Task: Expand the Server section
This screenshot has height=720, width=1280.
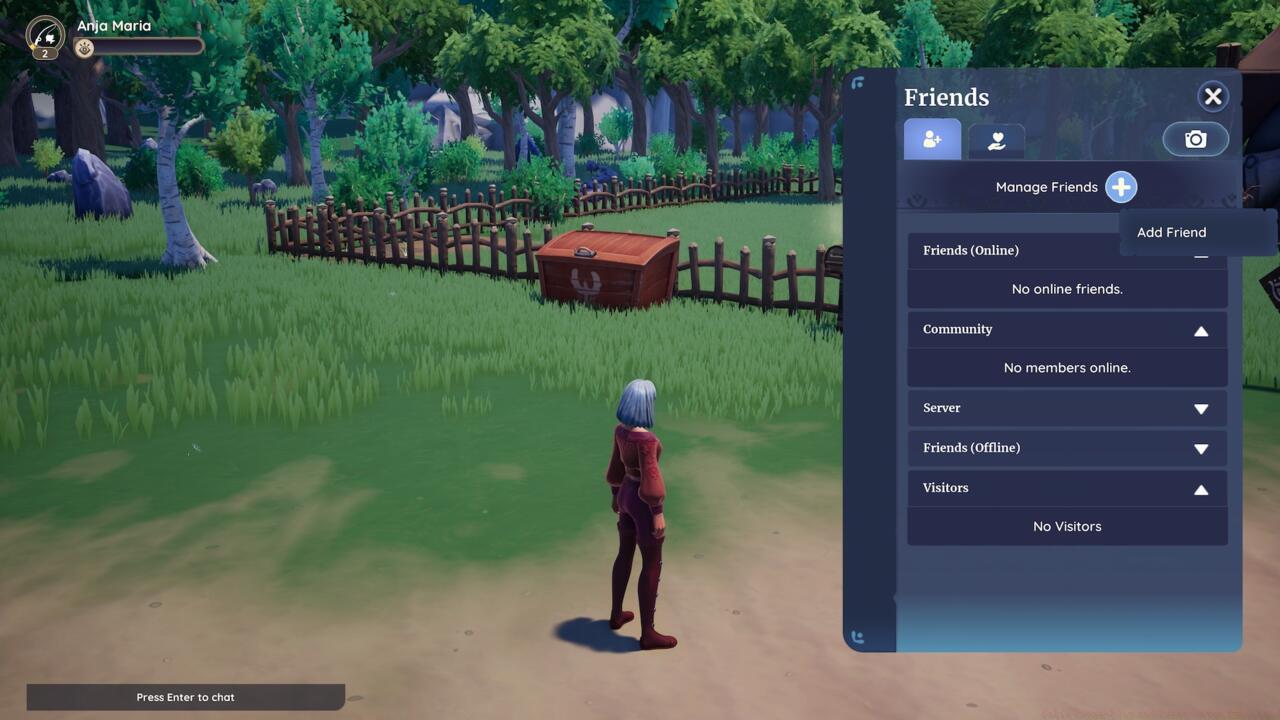Action: (x=1202, y=408)
